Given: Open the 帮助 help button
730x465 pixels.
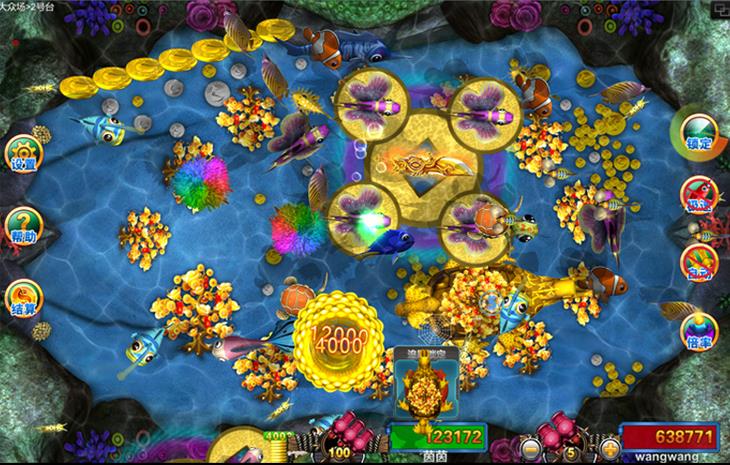Looking at the screenshot, I should pyautogui.click(x=22, y=226).
